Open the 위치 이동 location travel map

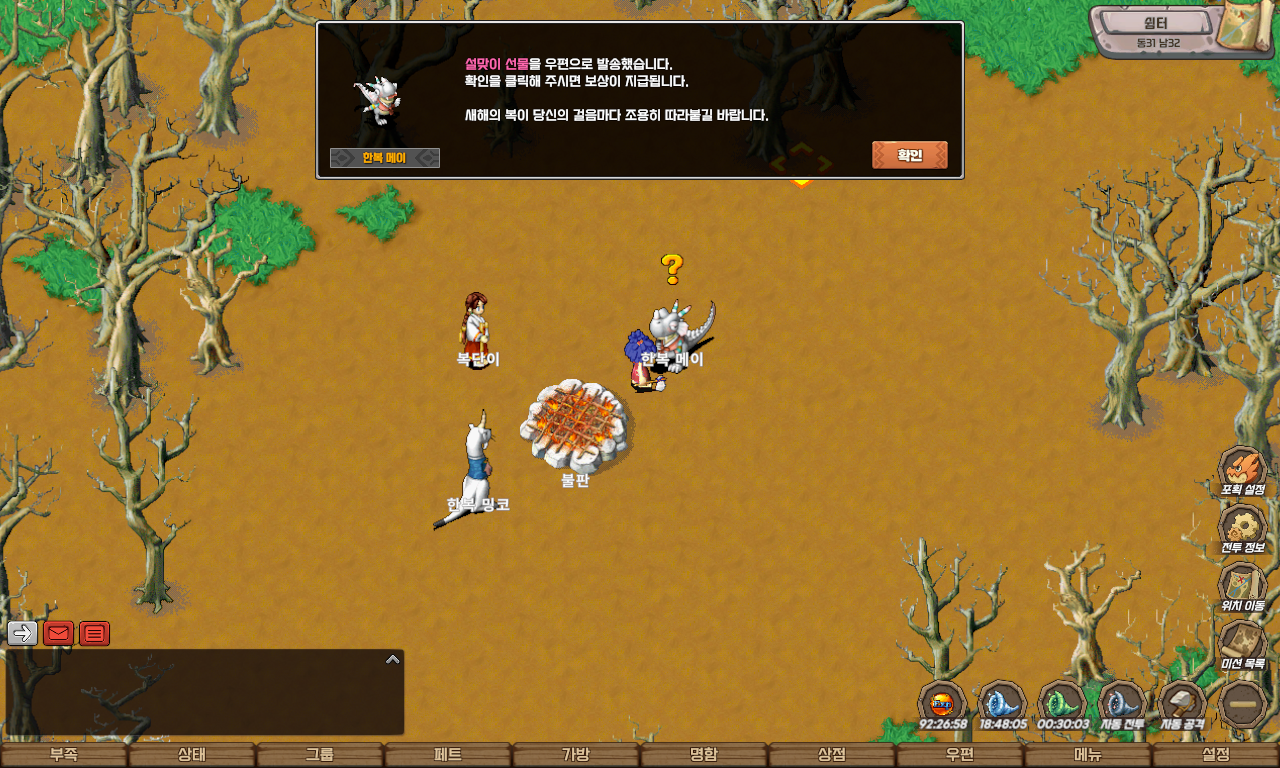click(1242, 585)
